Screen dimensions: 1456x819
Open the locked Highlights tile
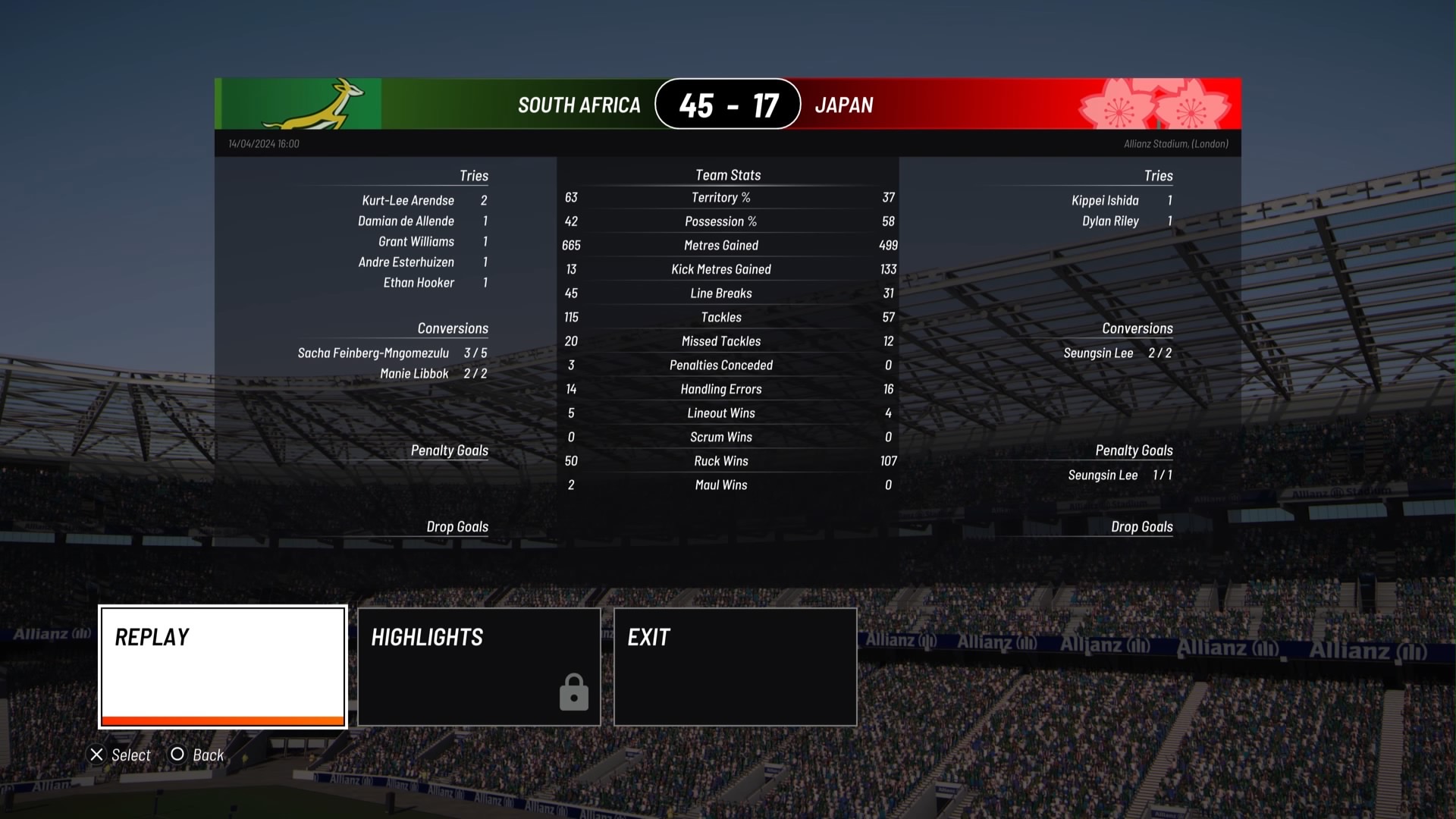[x=479, y=667]
